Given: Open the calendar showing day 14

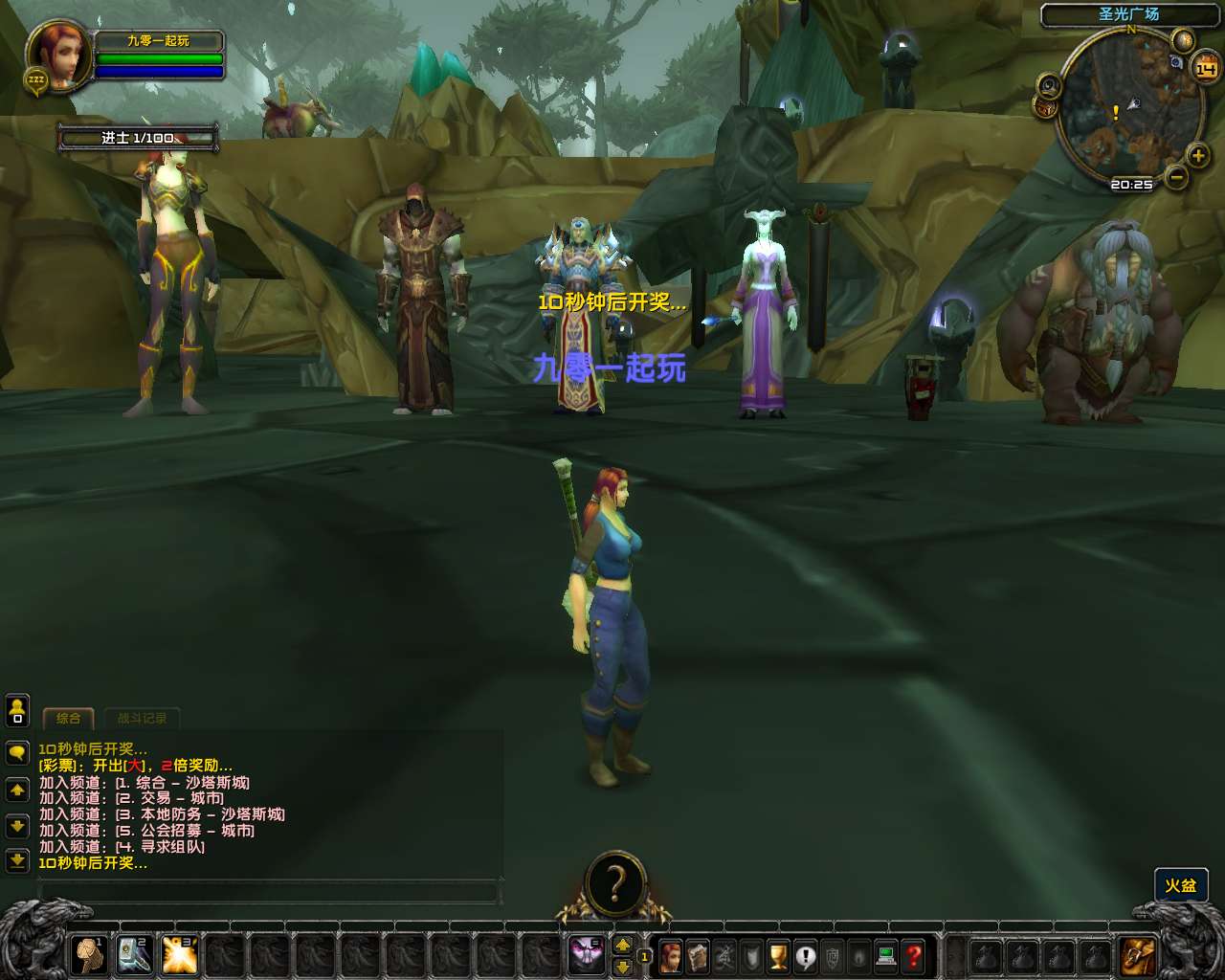Looking at the screenshot, I should tap(1205, 69).
